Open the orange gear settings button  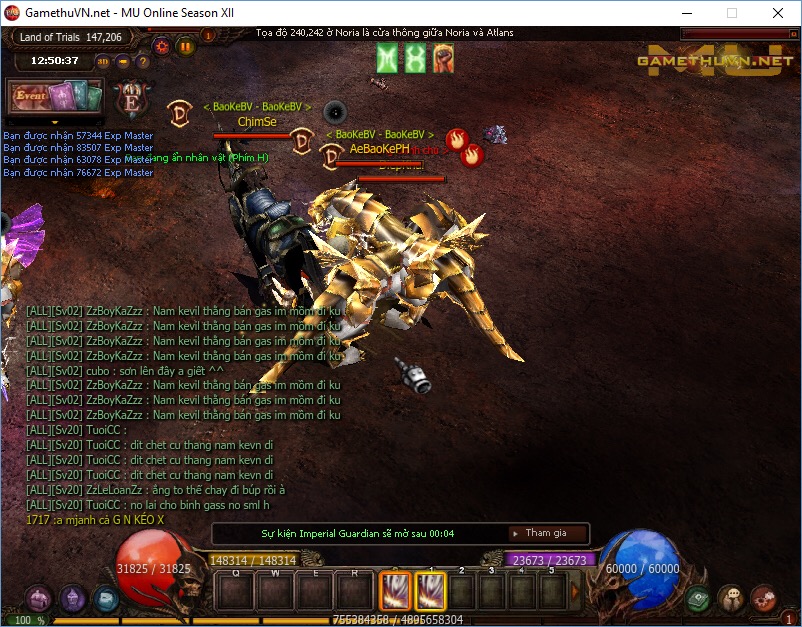pyautogui.click(x=161, y=46)
